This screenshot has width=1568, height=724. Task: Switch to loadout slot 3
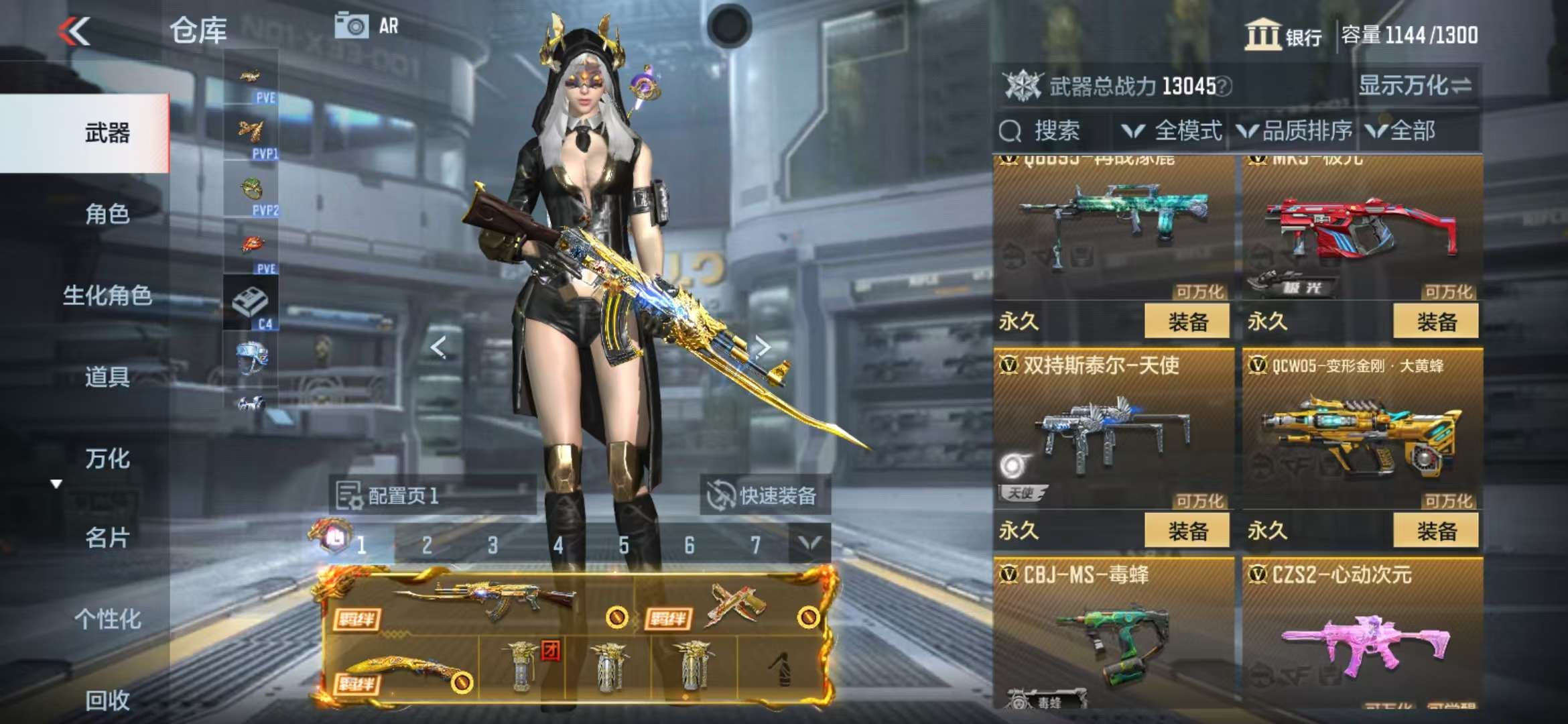pyautogui.click(x=493, y=545)
